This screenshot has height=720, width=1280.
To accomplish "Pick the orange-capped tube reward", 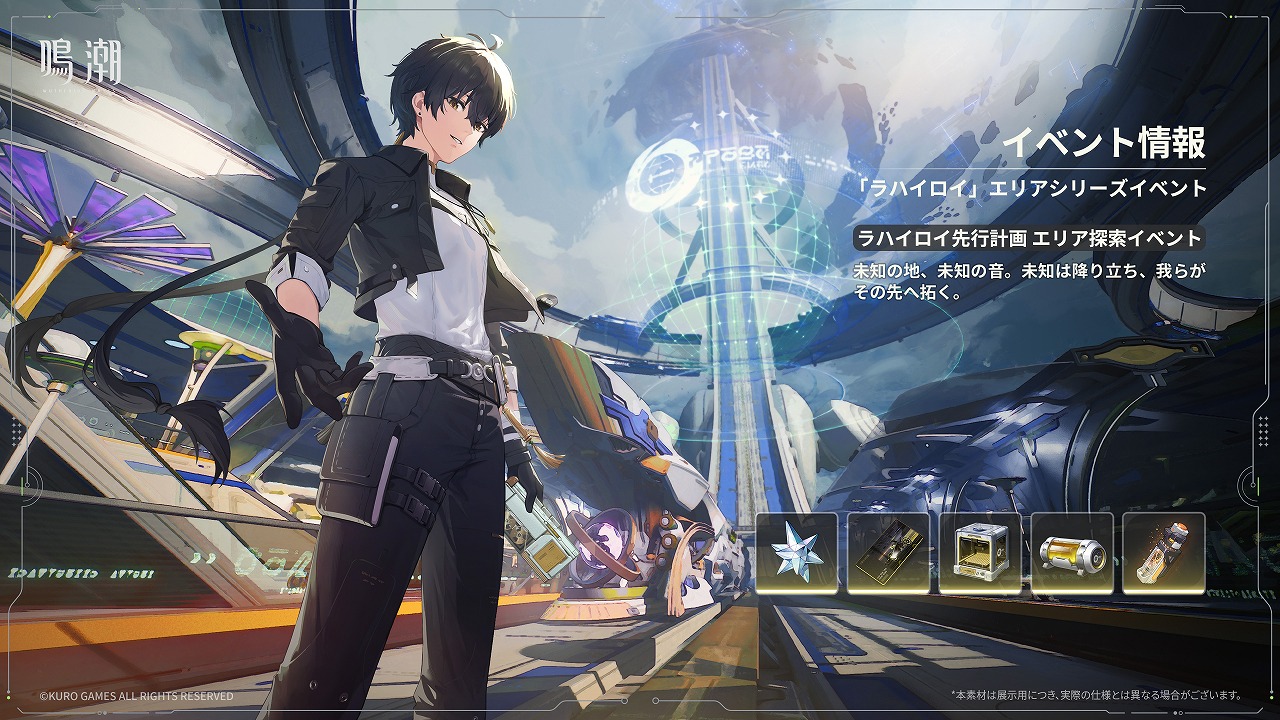I will coord(1163,552).
